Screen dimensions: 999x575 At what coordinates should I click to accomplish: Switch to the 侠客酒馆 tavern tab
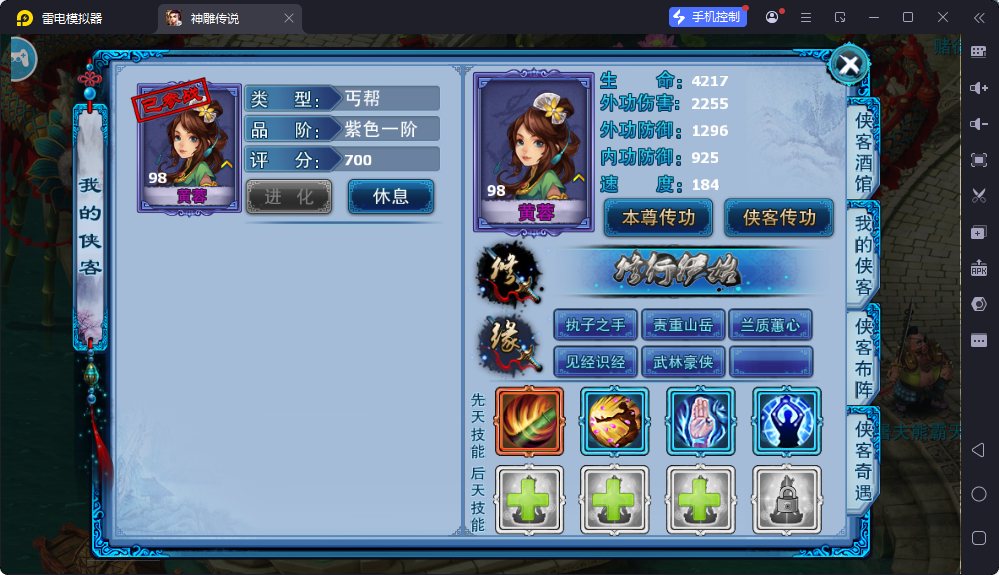863,150
